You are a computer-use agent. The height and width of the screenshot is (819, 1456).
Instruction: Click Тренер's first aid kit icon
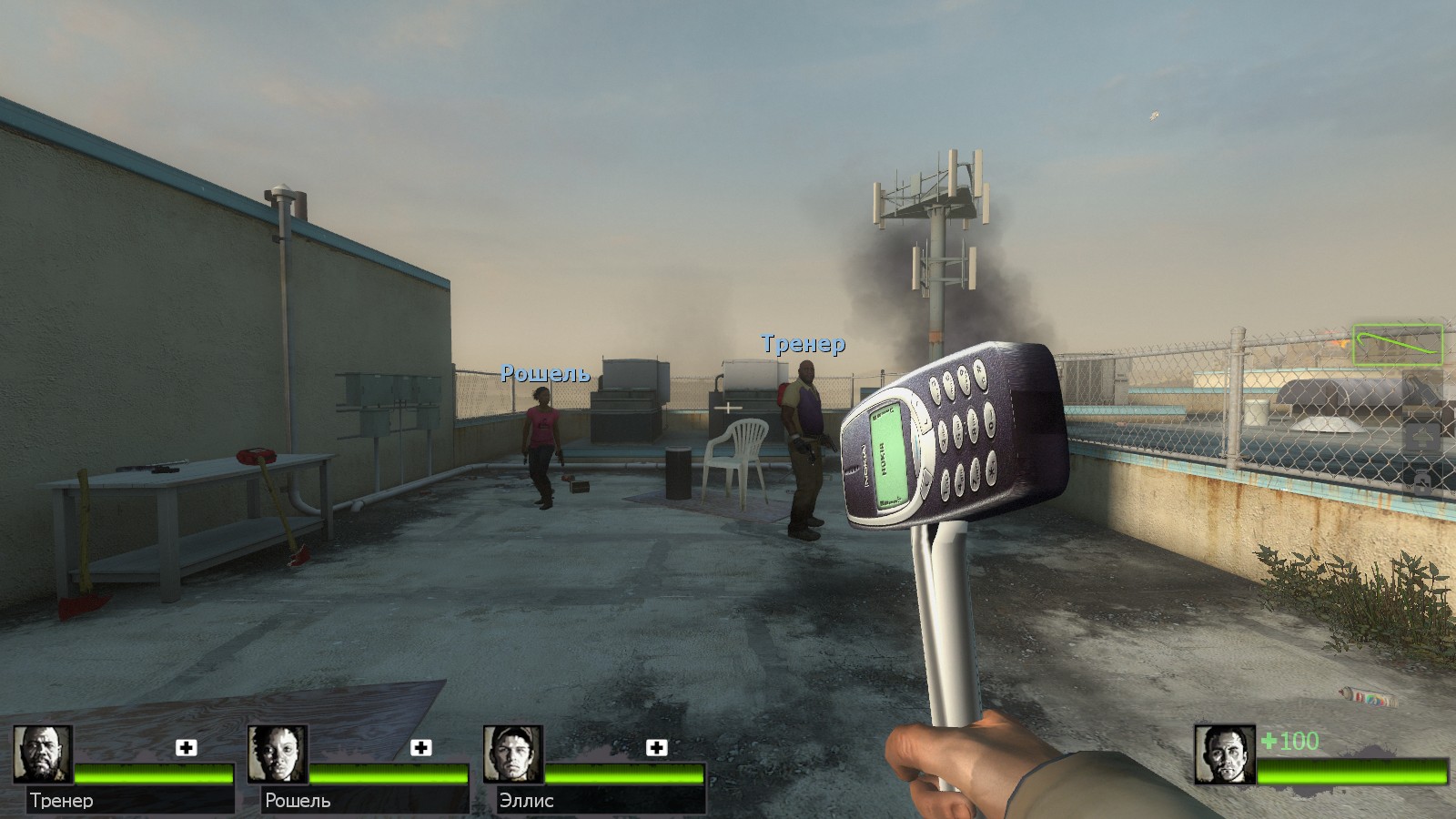(x=187, y=748)
